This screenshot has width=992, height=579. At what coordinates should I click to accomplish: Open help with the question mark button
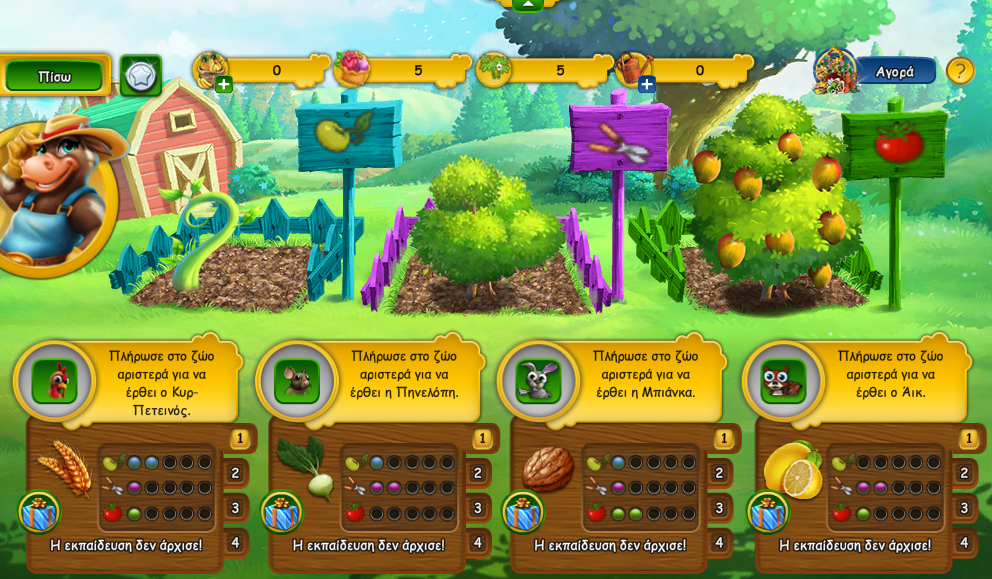tap(960, 71)
